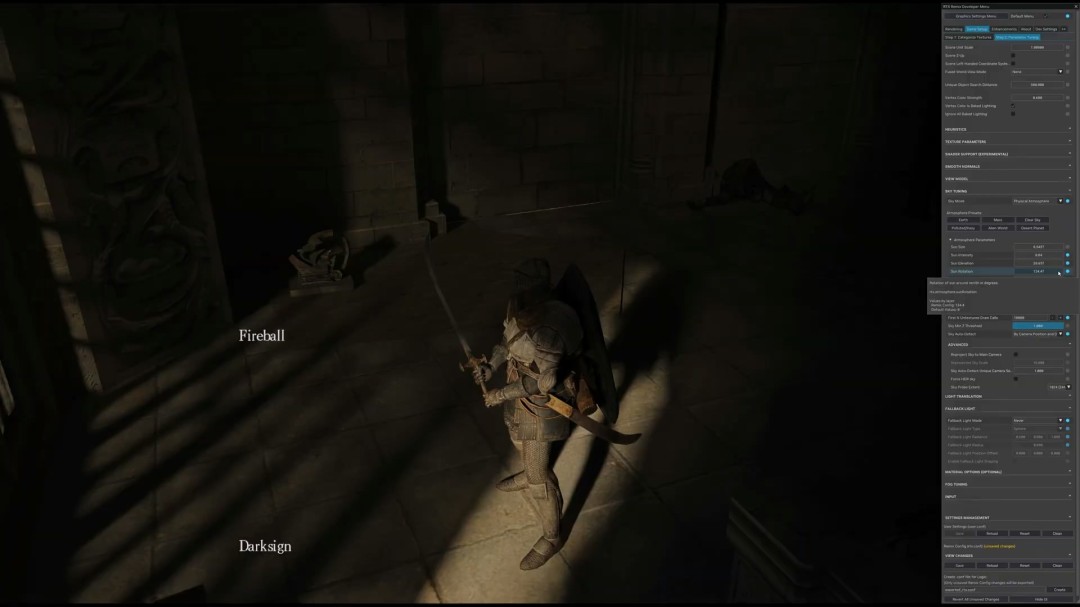Open the Sky Mode dropdown

[x=1037, y=201]
